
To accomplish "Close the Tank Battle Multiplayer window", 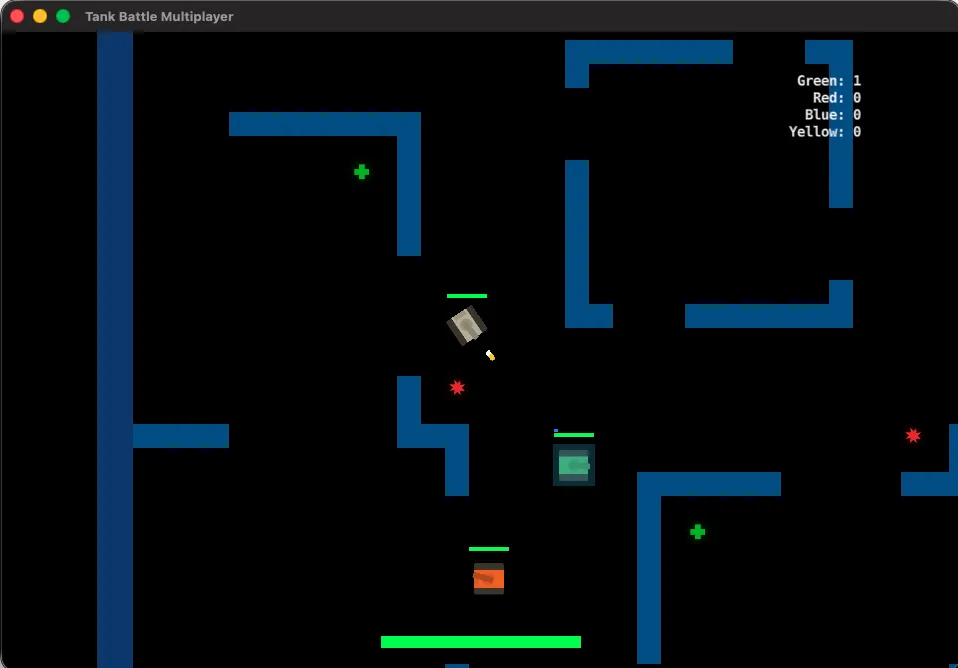I will (x=17, y=16).
